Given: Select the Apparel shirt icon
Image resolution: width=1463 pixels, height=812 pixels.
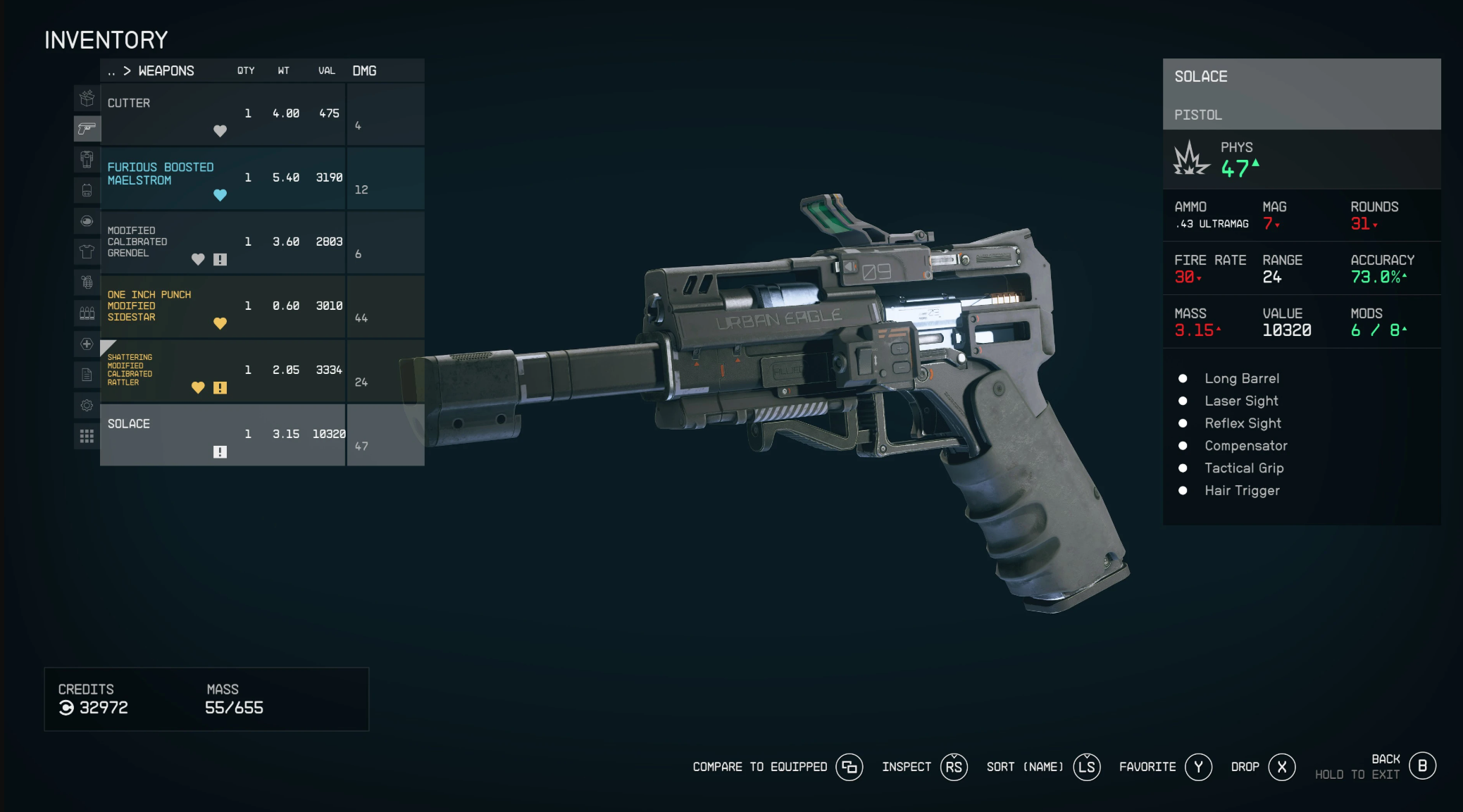Looking at the screenshot, I should (x=87, y=251).
